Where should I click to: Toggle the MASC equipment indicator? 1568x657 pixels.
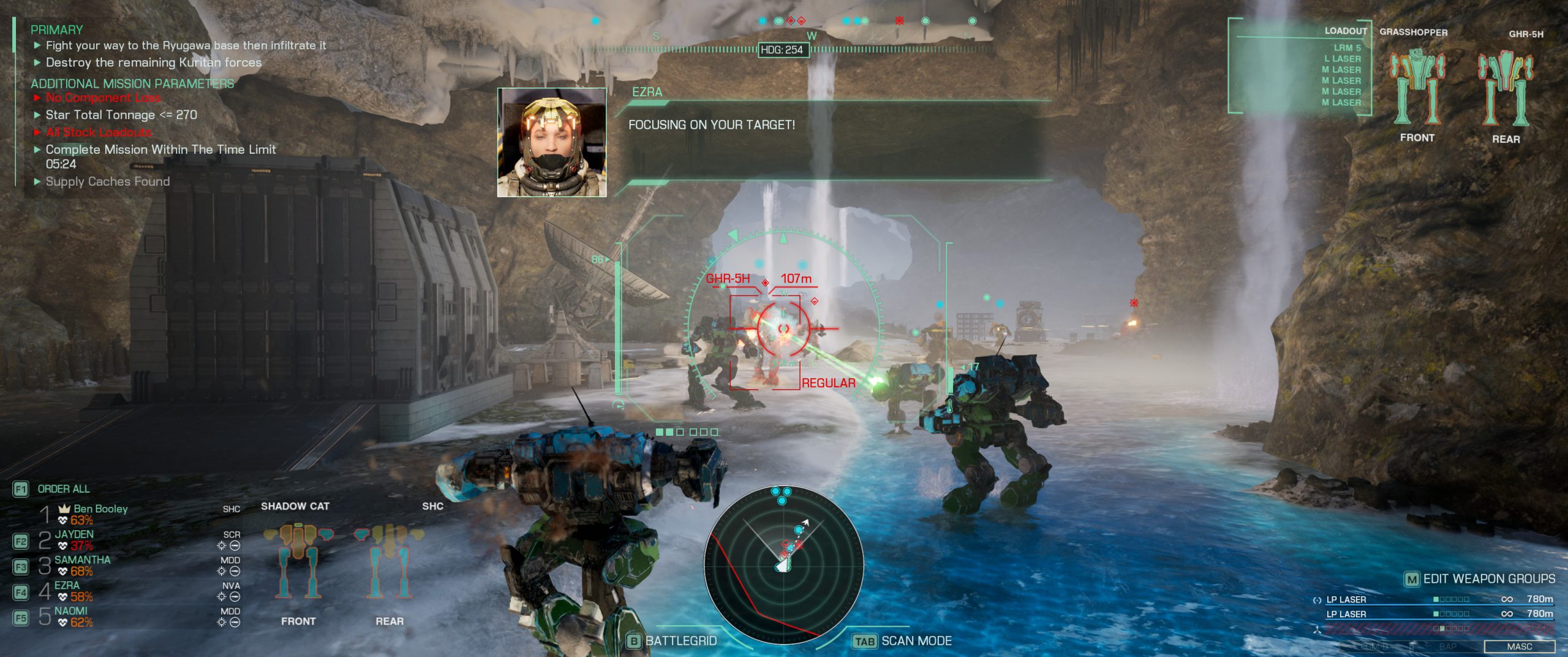[x=1519, y=647]
